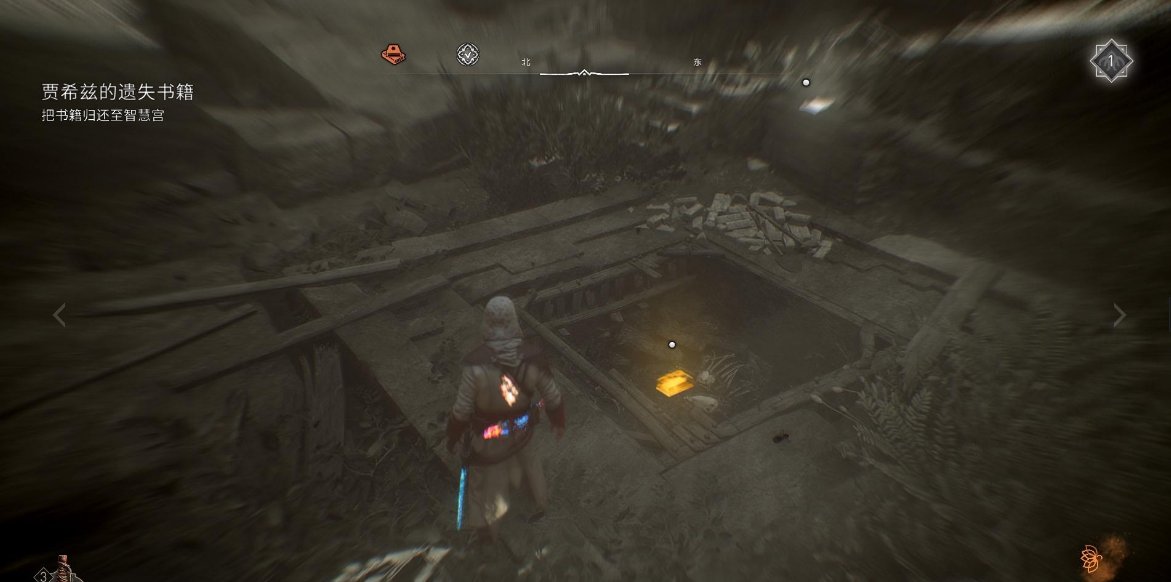Open the diamond icon showing 1
Screen dimensions: 1171x582
1110,62
